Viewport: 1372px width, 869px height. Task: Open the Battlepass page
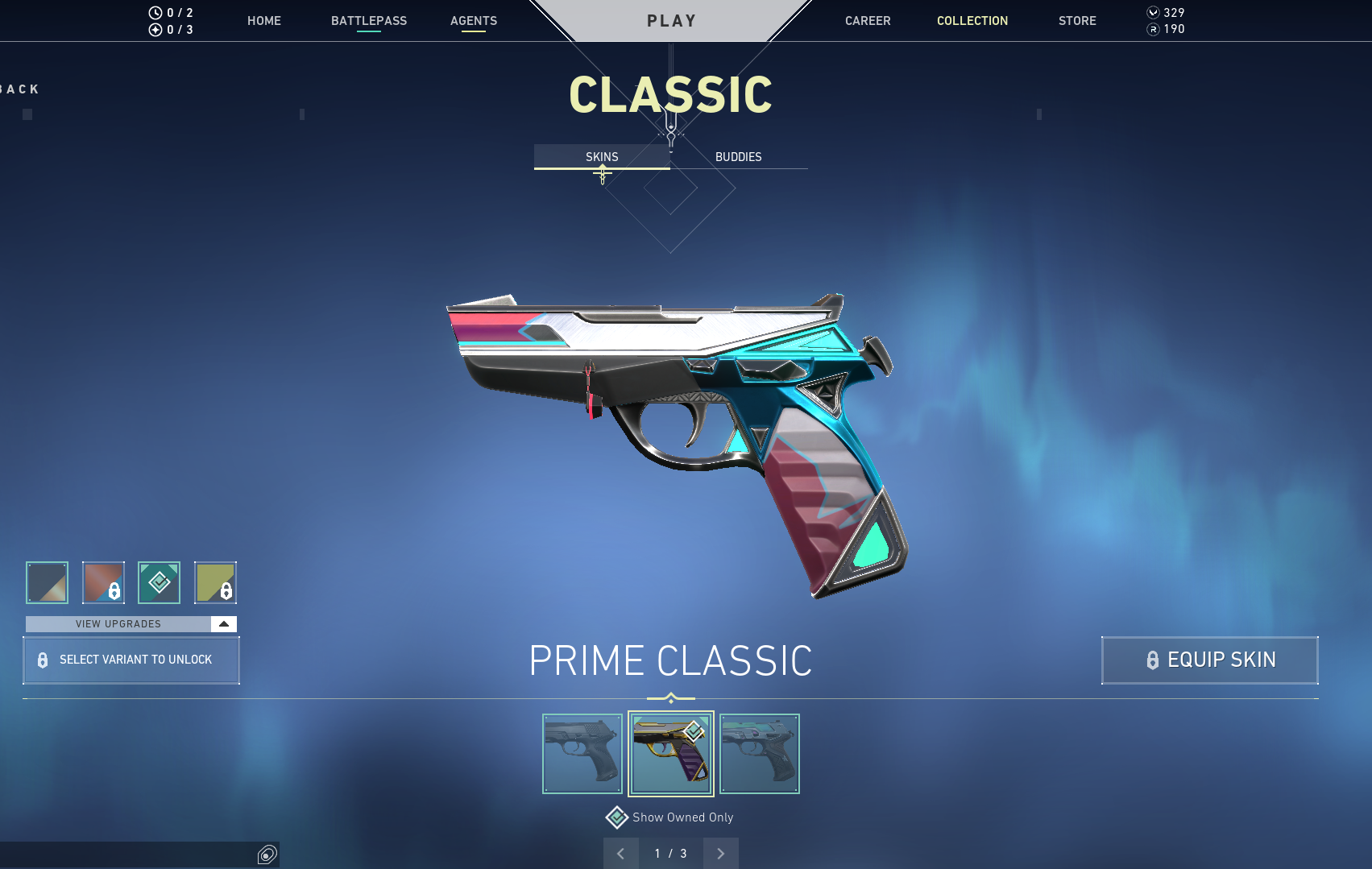(368, 21)
